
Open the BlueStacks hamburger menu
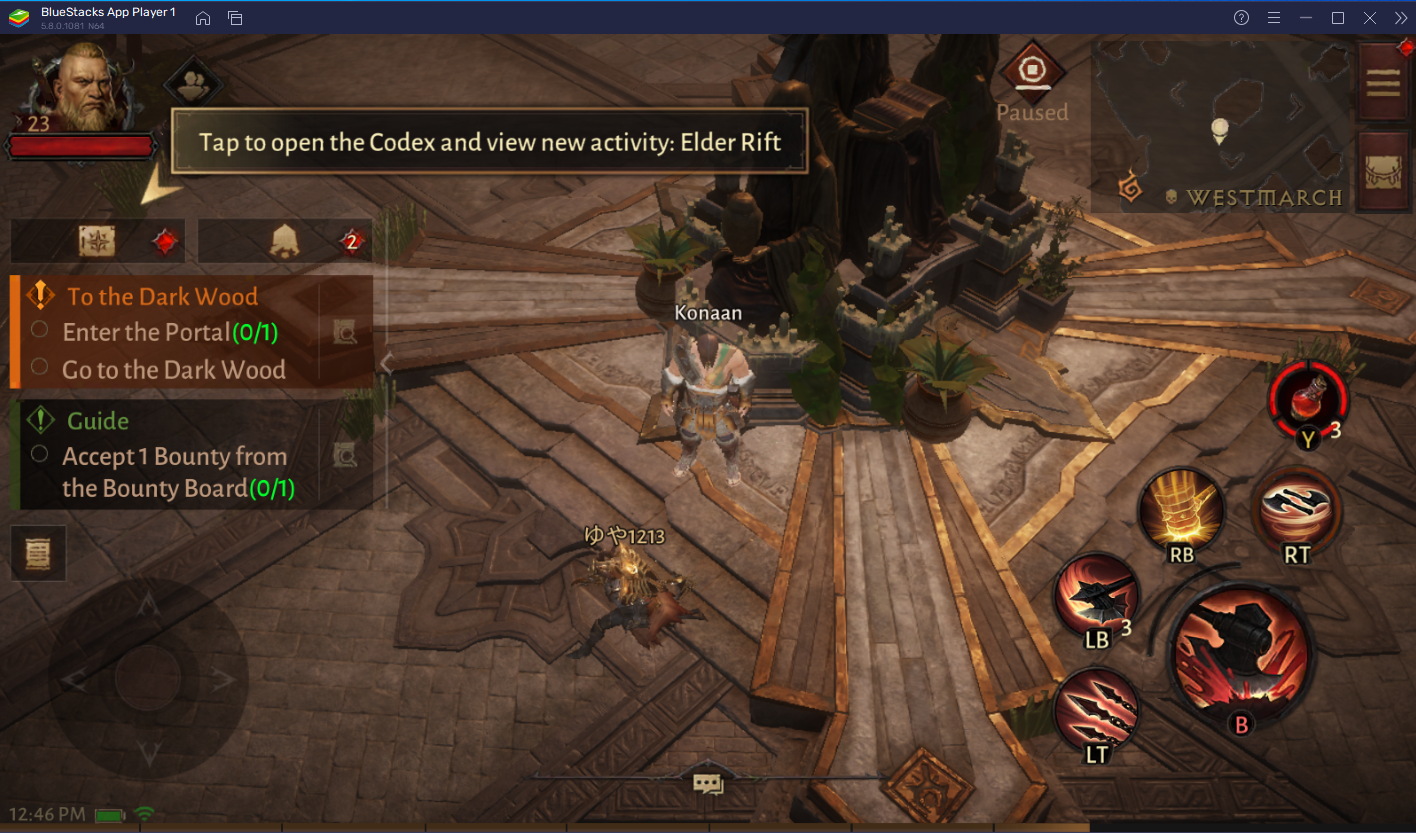[1272, 17]
